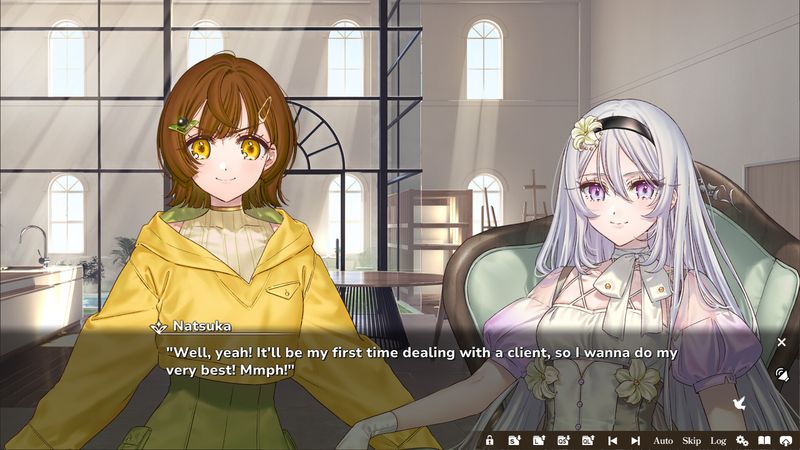The image size is (800, 450).
Task: Click the cloud upload icon
Action: click(786, 440)
